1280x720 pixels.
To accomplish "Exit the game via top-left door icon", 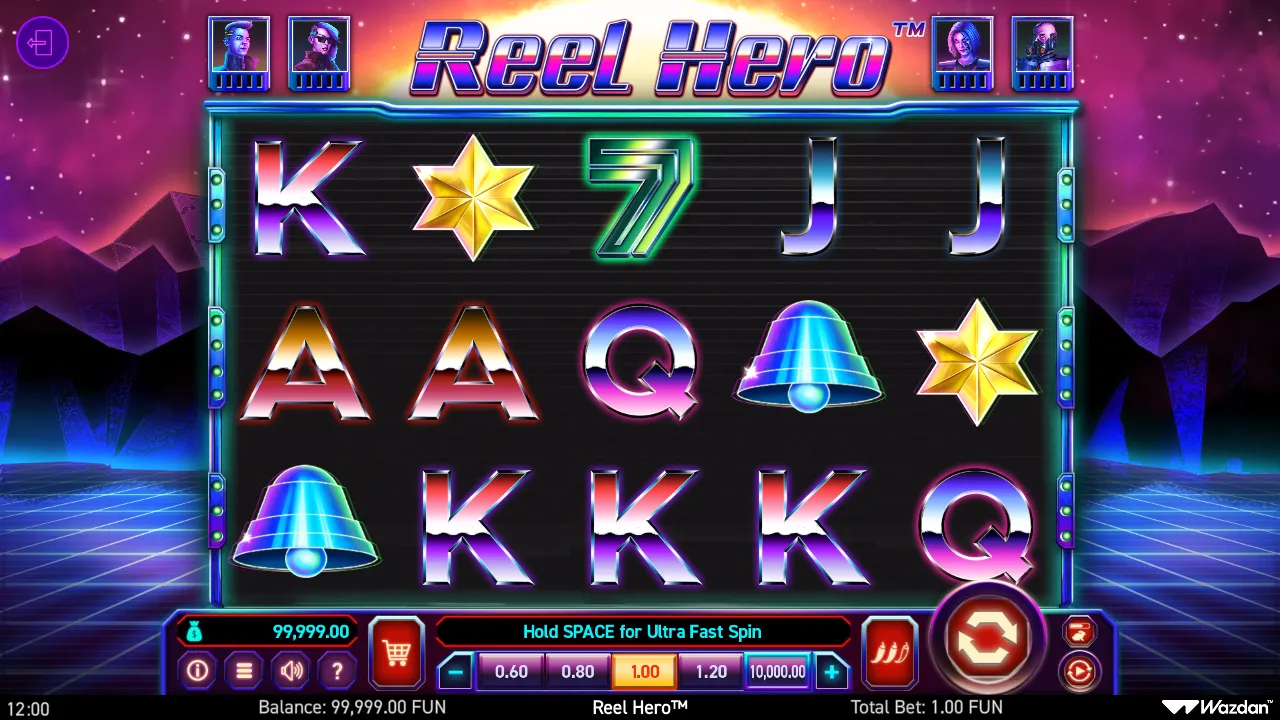I will coord(42,44).
